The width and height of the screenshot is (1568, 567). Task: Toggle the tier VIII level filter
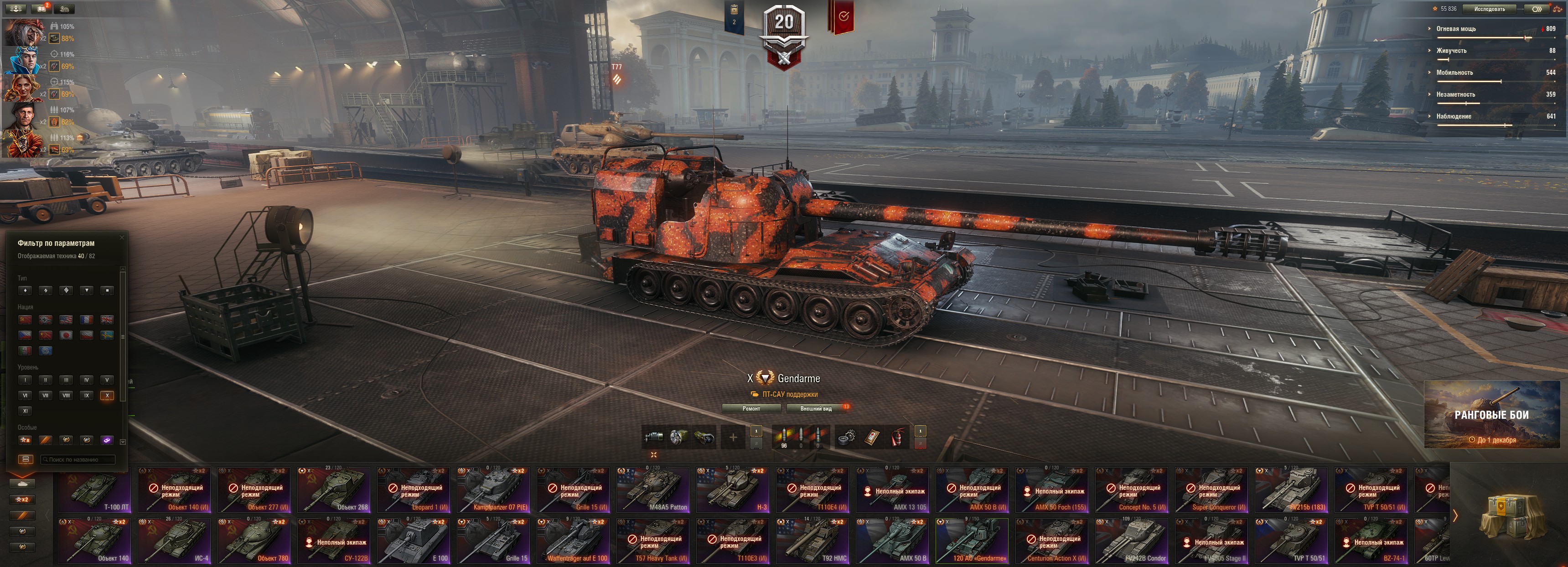(67, 395)
